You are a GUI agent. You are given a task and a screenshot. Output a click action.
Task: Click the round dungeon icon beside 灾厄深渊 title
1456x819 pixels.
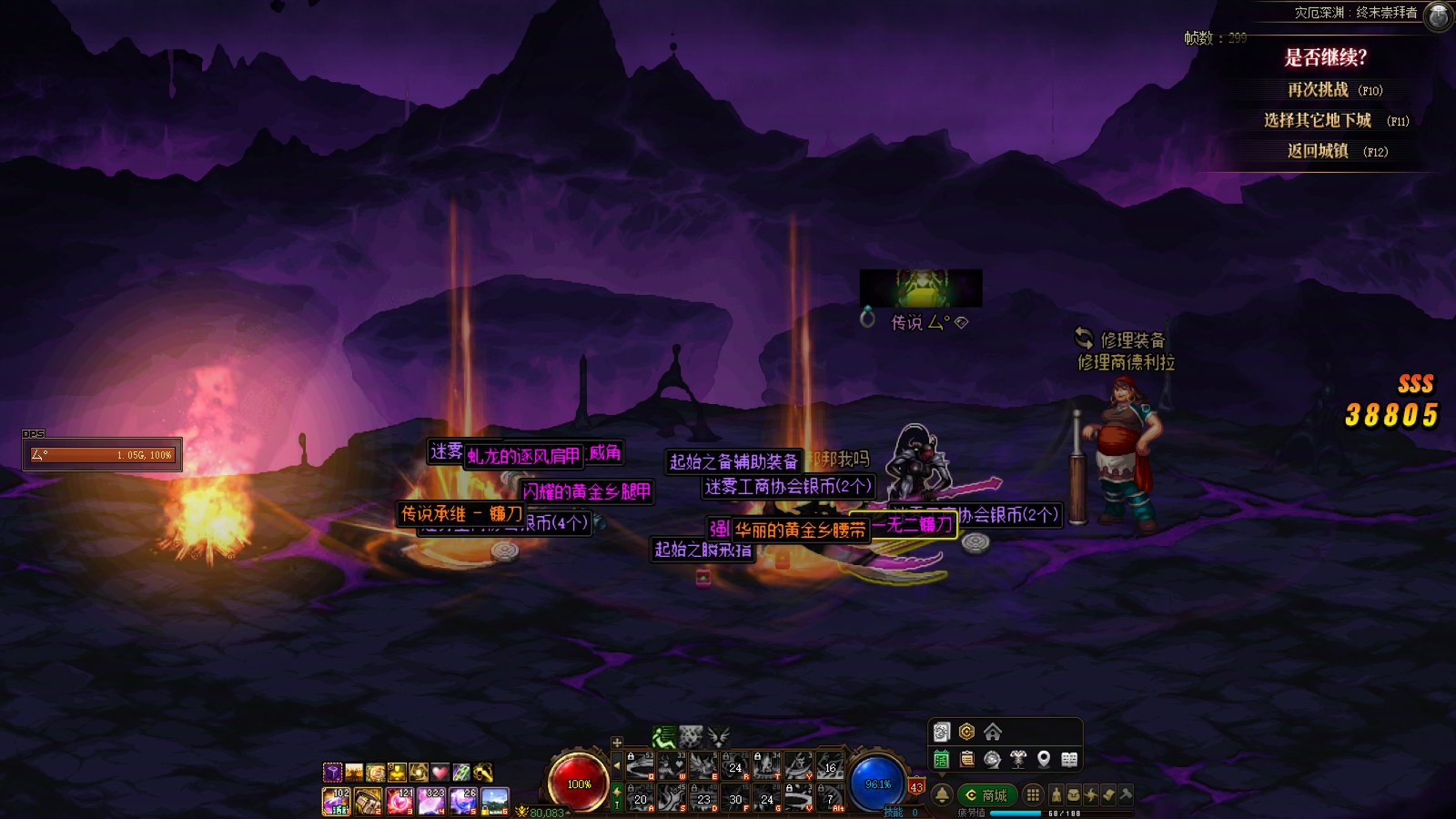tap(1438, 15)
